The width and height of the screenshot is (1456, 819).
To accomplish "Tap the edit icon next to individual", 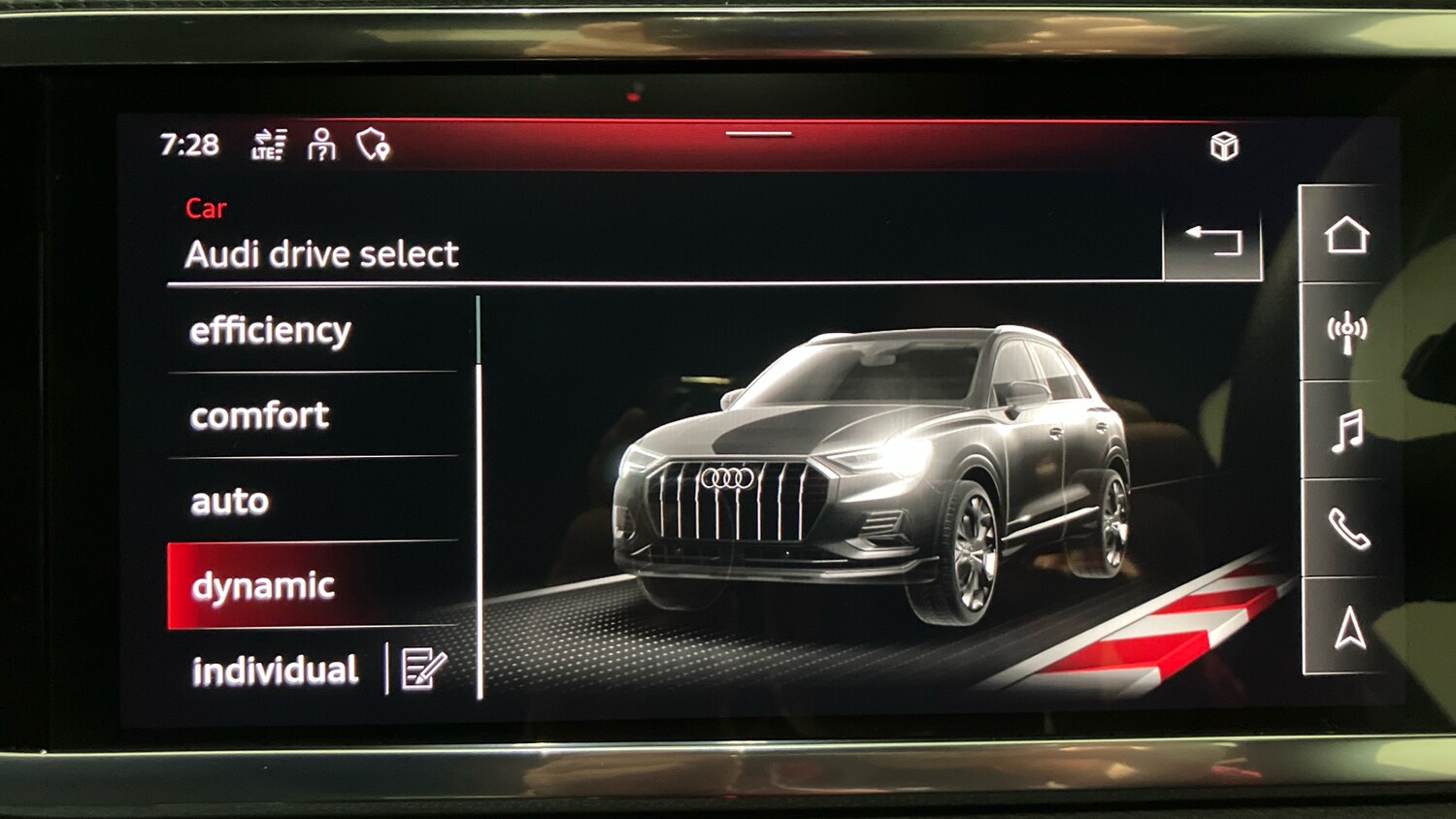I will (x=417, y=670).
